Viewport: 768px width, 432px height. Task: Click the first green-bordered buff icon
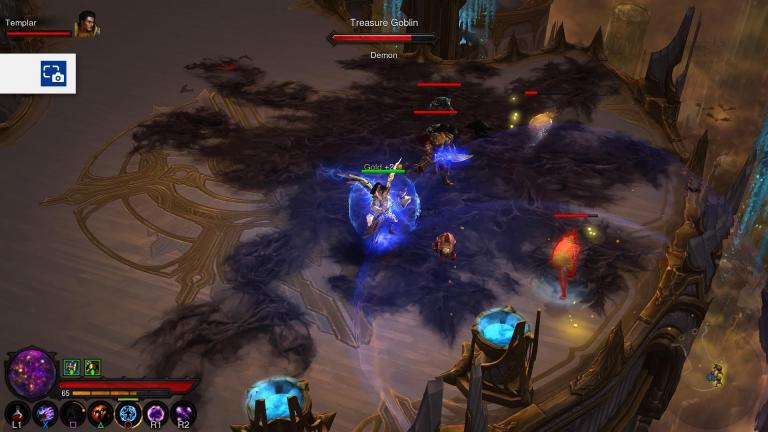pos(72,367)
